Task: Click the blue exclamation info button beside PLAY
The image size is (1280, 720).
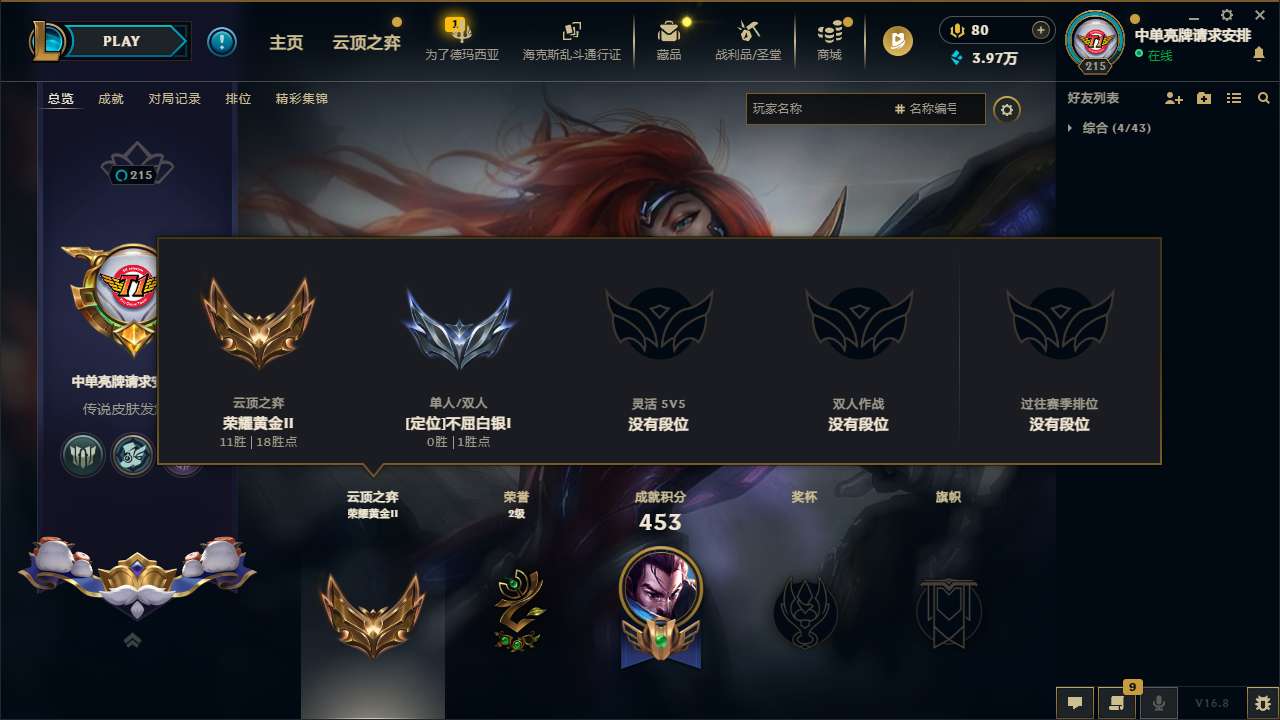Action: pyautogui.click(x=222, y=41)
